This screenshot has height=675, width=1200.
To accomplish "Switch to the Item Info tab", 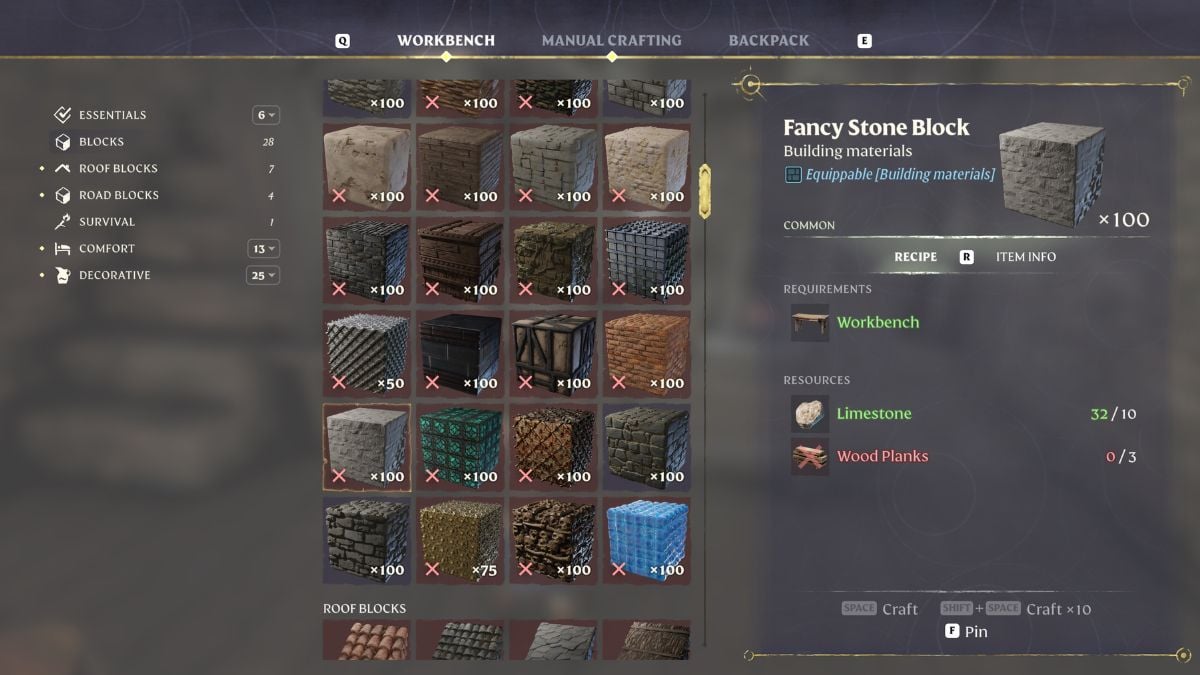I will pos(1025,257).
